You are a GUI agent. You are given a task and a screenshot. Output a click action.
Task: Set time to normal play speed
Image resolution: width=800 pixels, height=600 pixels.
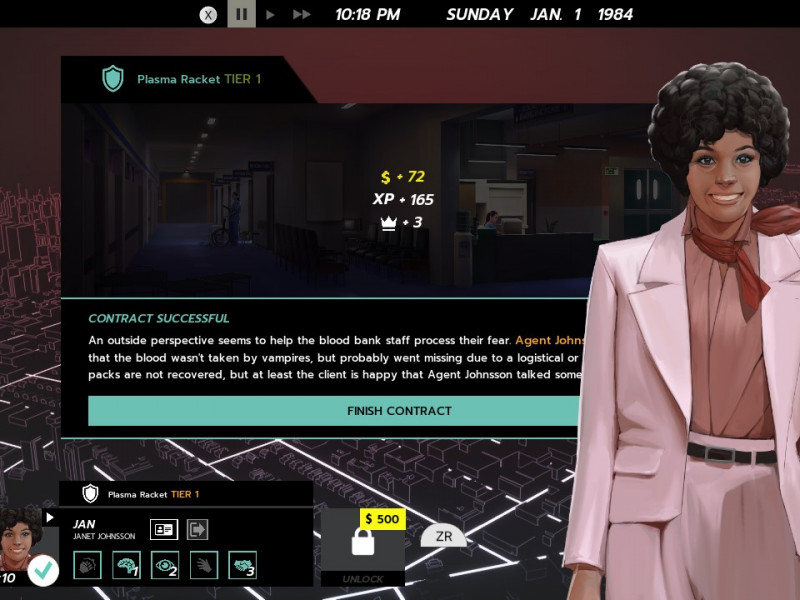[270, 15]
